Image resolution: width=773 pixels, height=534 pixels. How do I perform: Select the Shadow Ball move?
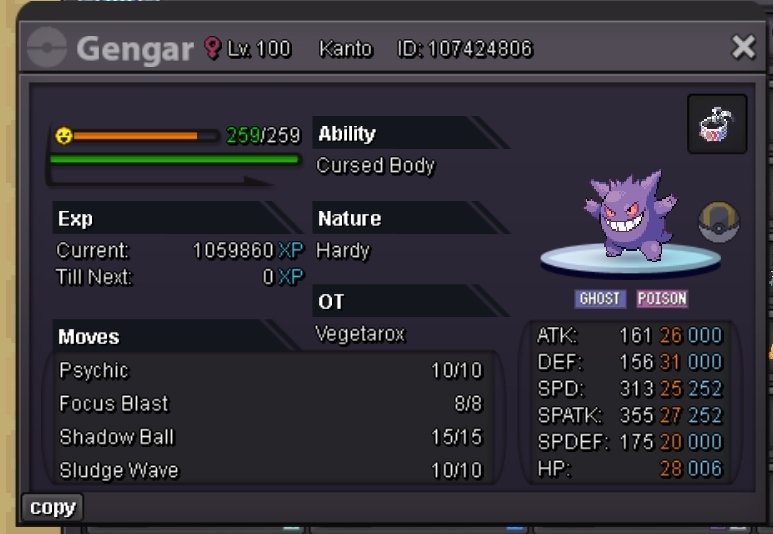click(x=270, y=437)
